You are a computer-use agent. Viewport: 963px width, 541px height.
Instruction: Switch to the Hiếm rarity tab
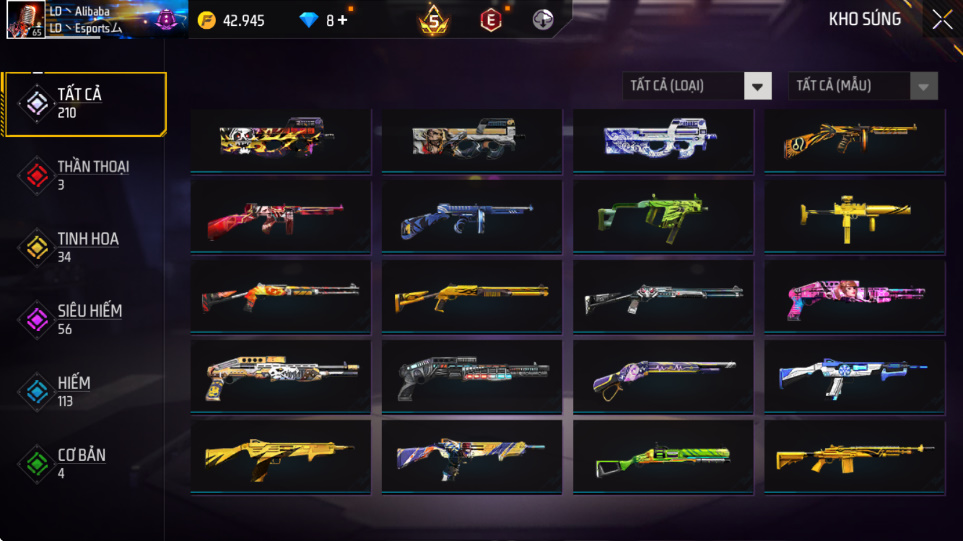pyautogui.click(x=84, y=391)
